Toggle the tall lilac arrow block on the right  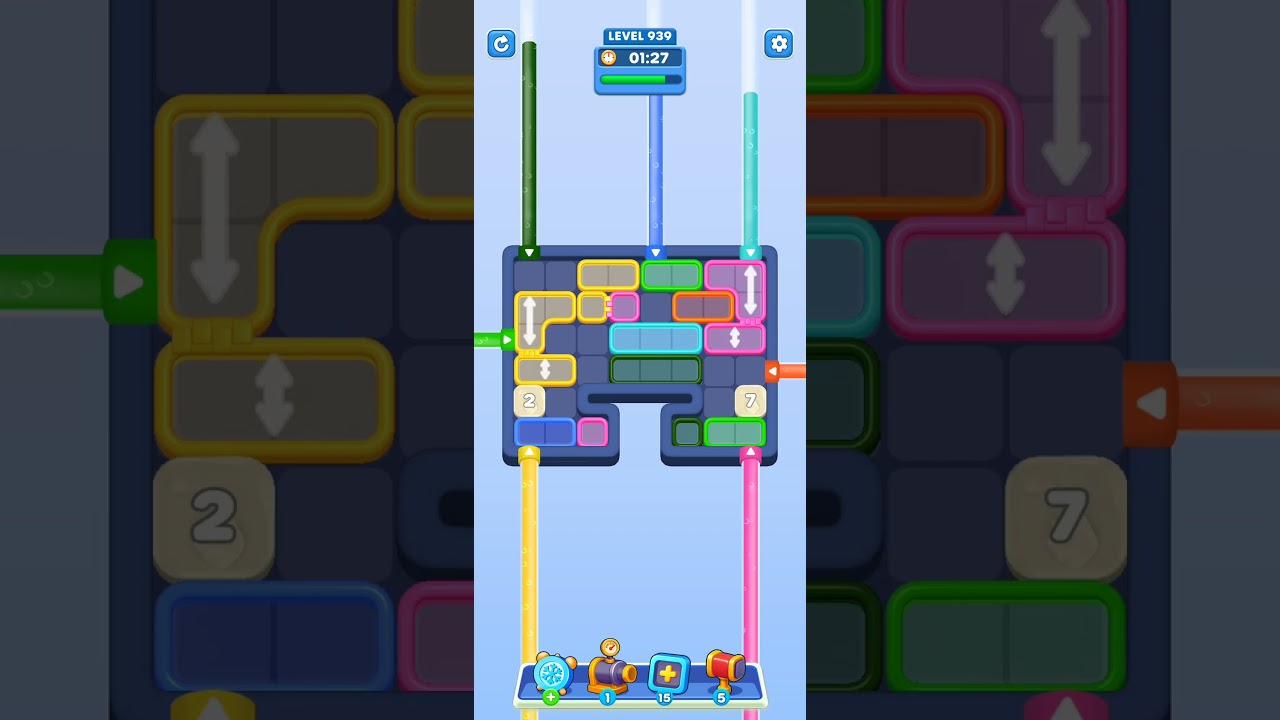[x=751, y=288]
